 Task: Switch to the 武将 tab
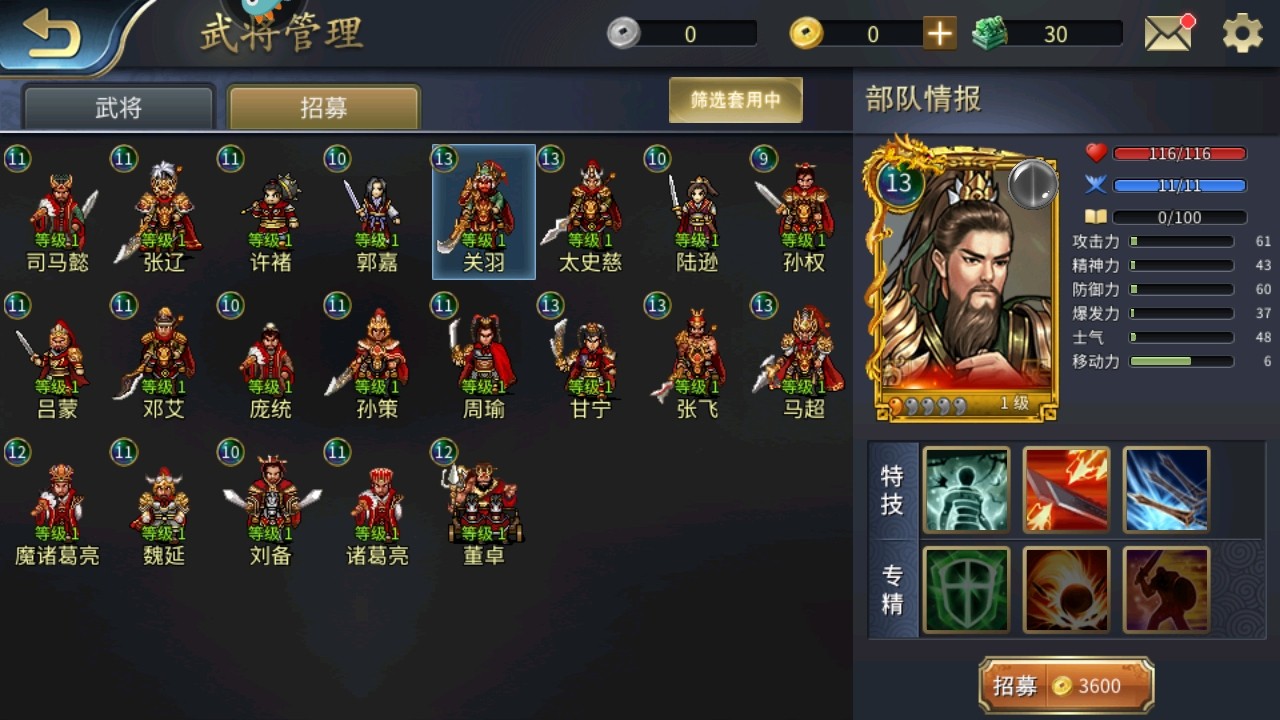tap(119, 108)
